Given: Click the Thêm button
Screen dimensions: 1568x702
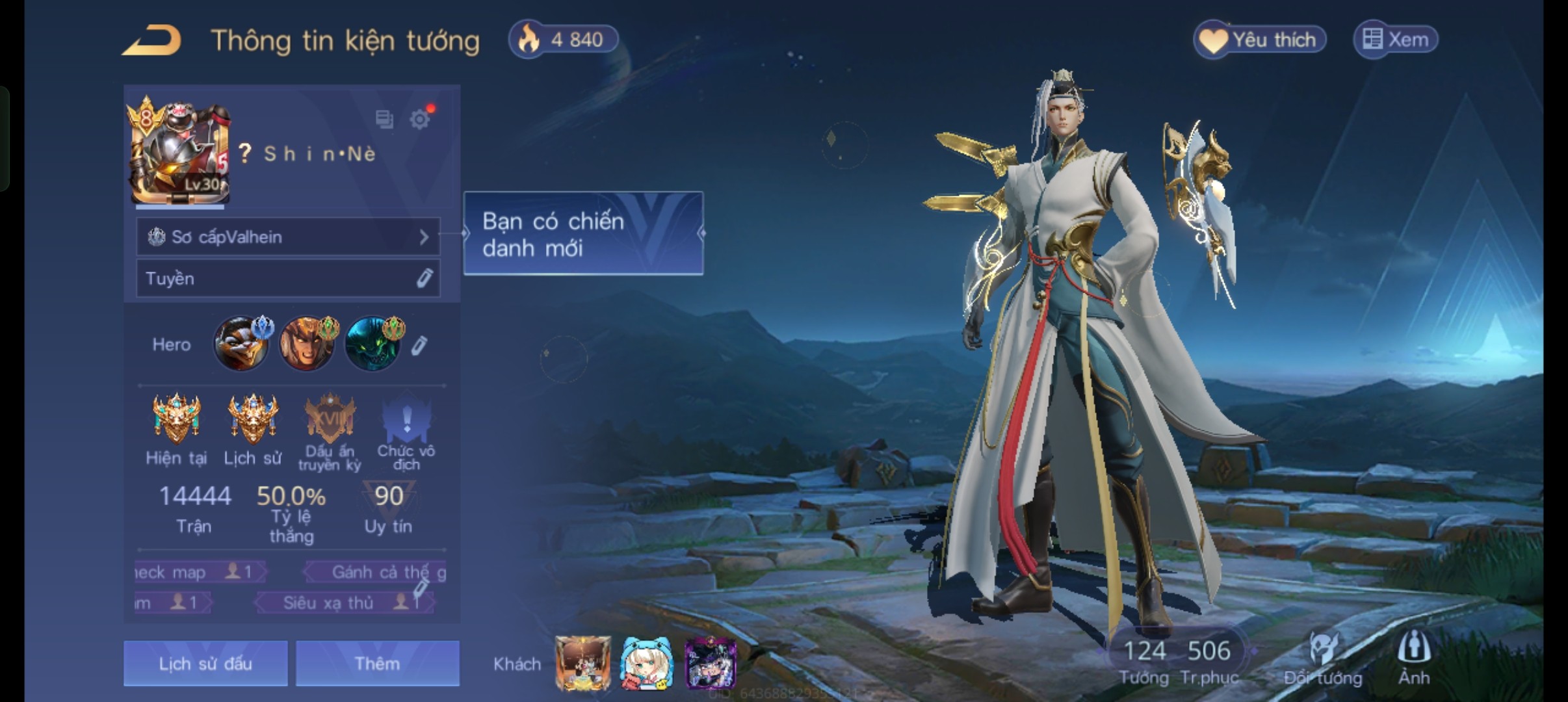Looking at the screenshot, I should [378, 664].
